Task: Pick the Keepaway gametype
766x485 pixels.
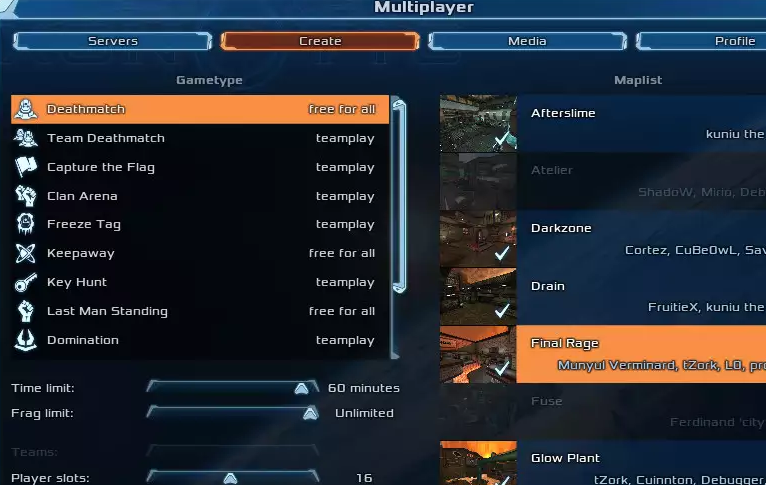Action: click(x=200, y=253)
